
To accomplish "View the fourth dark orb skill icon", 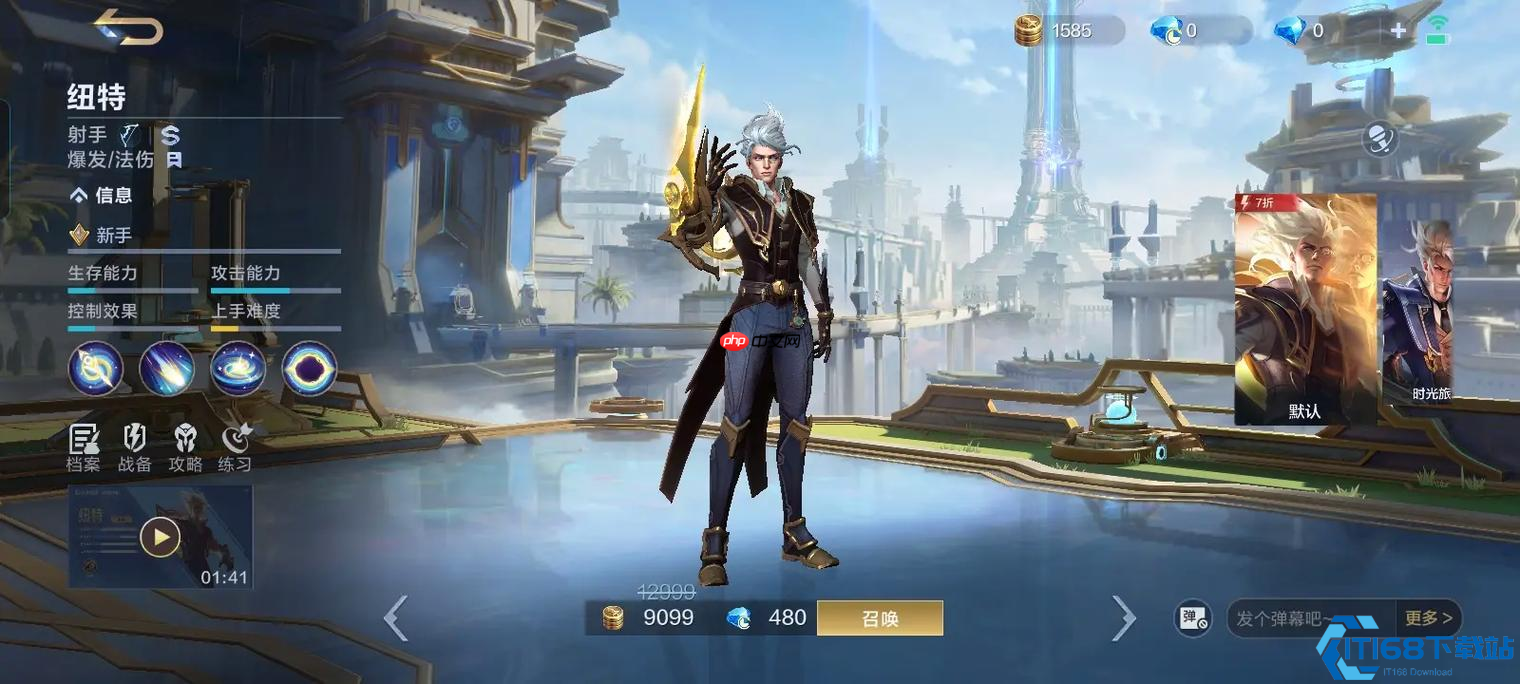I will tap(309, 368).
